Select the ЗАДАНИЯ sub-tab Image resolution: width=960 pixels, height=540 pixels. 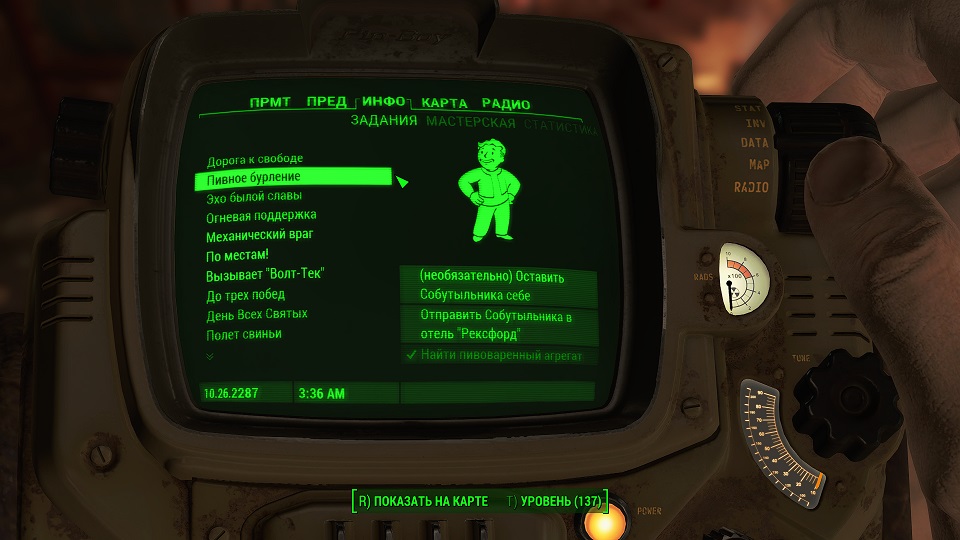[x=383, y=122]
